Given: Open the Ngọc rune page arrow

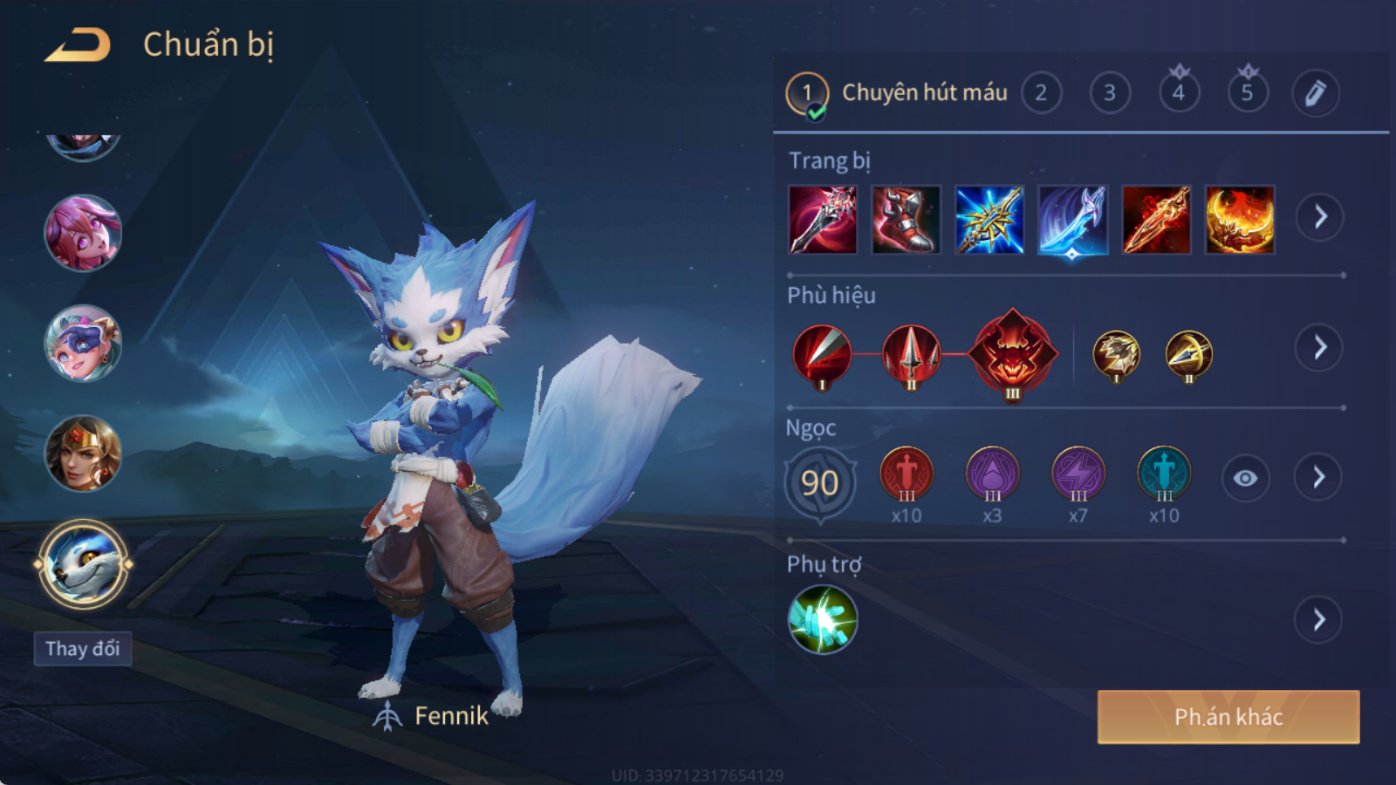Looking at the screenshot, I should [x=1319, y=478].
